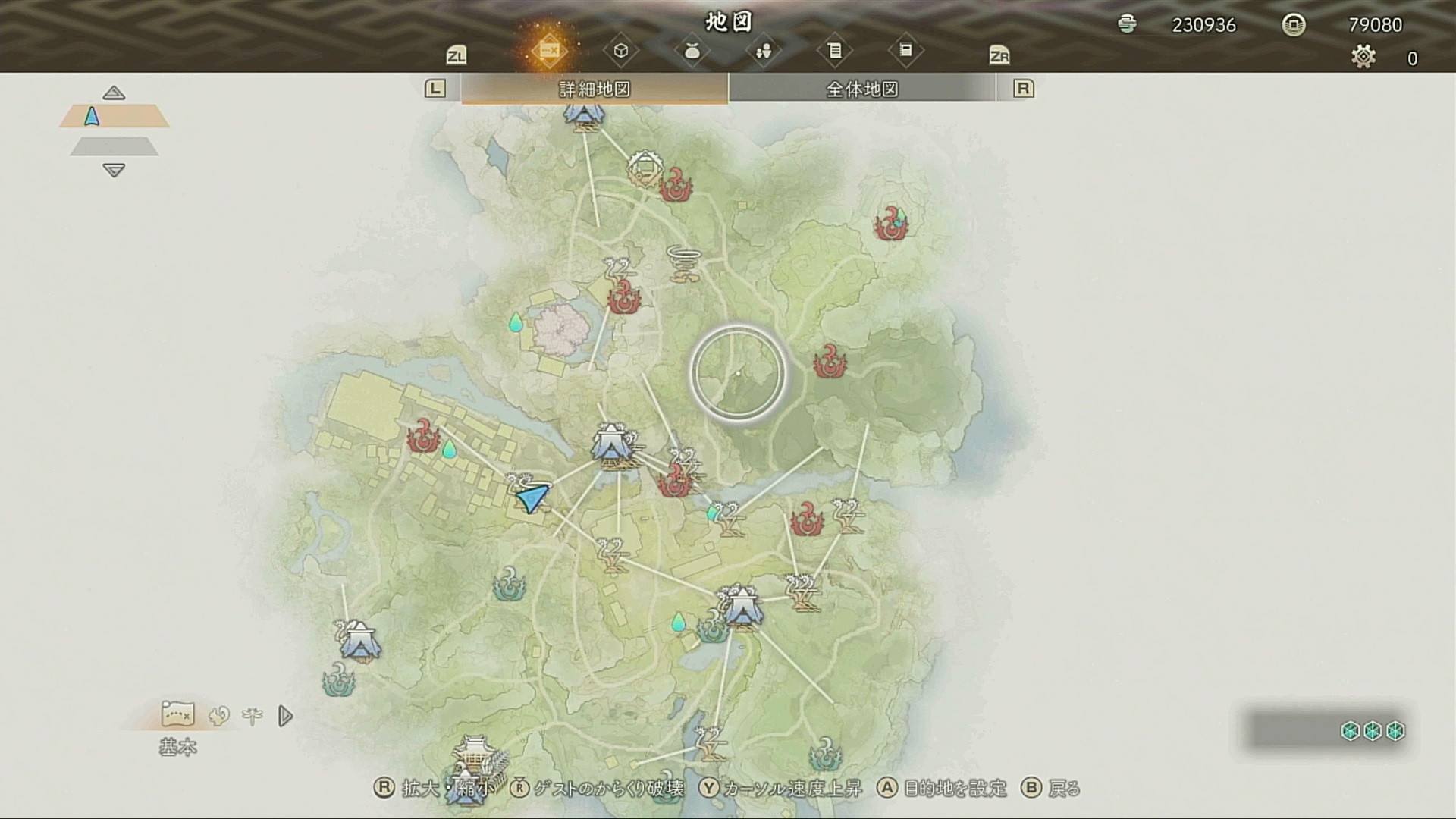This screenshot has width=1456, height=819.
Task: Switch to the dragonfly map filter
Action: pyautogui.click(x=253, y=715)
